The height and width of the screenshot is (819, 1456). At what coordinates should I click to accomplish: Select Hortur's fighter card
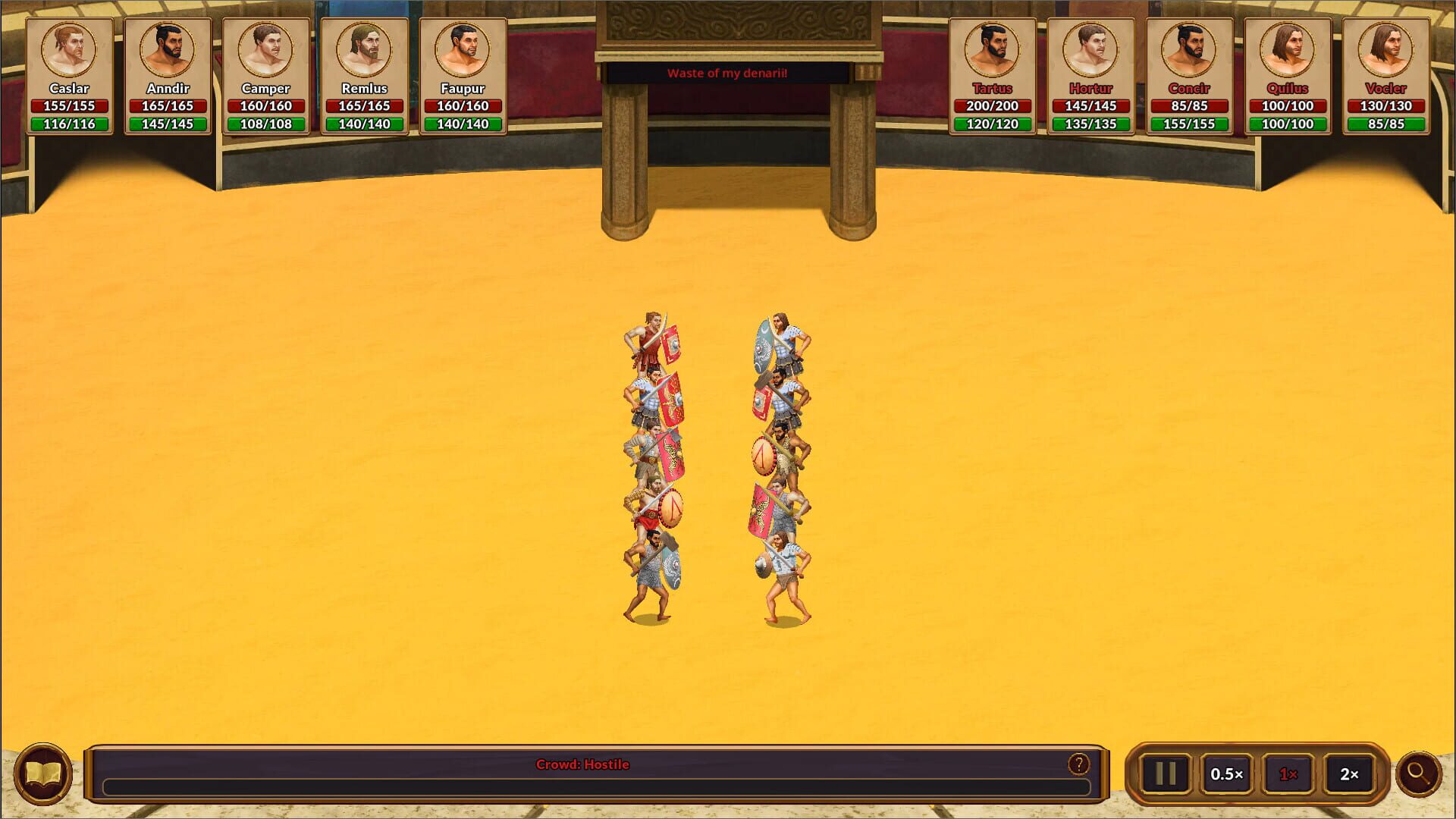1093,72
